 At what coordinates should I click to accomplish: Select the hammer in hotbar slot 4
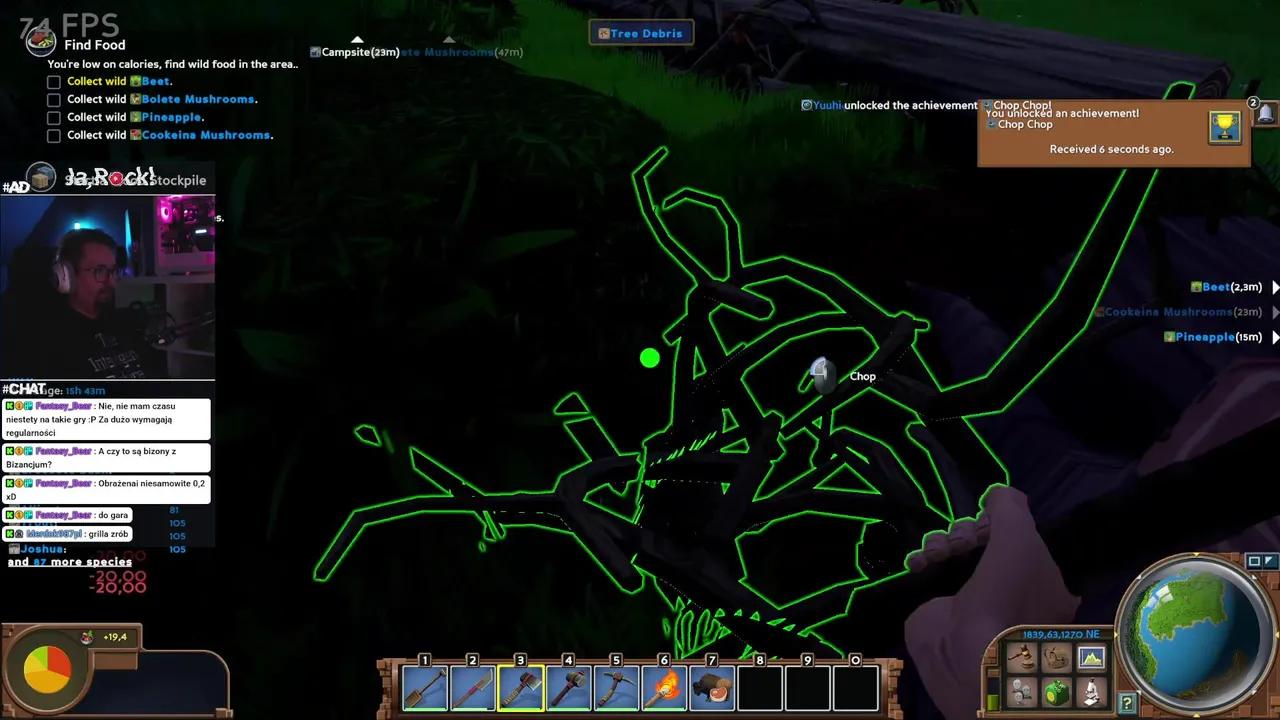click(569, 687)
